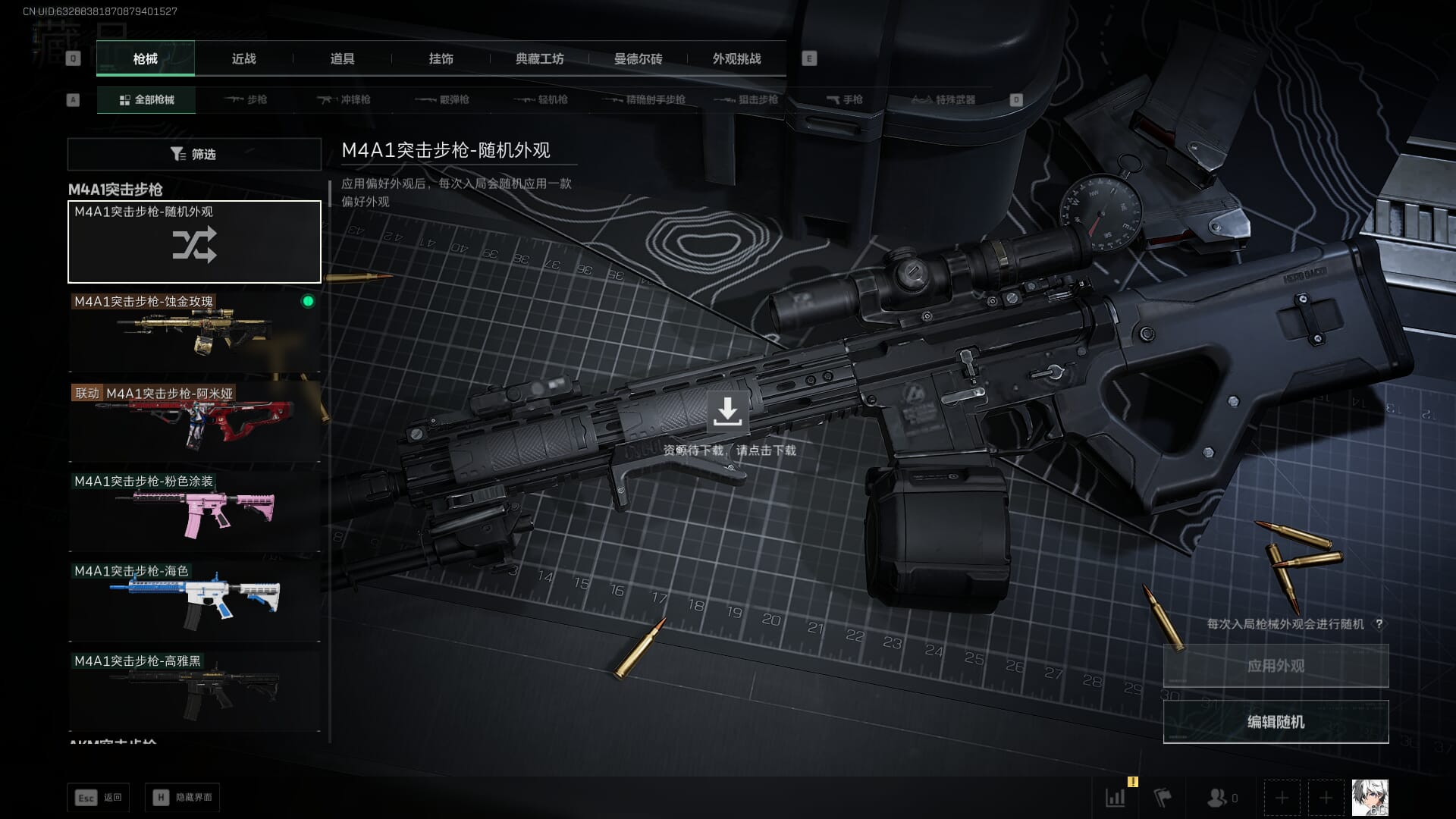This screenshot has width=1456, height=819.
Task: Pick the M4A1 粉色涂装 pink skin
Action: coord(194,512)
